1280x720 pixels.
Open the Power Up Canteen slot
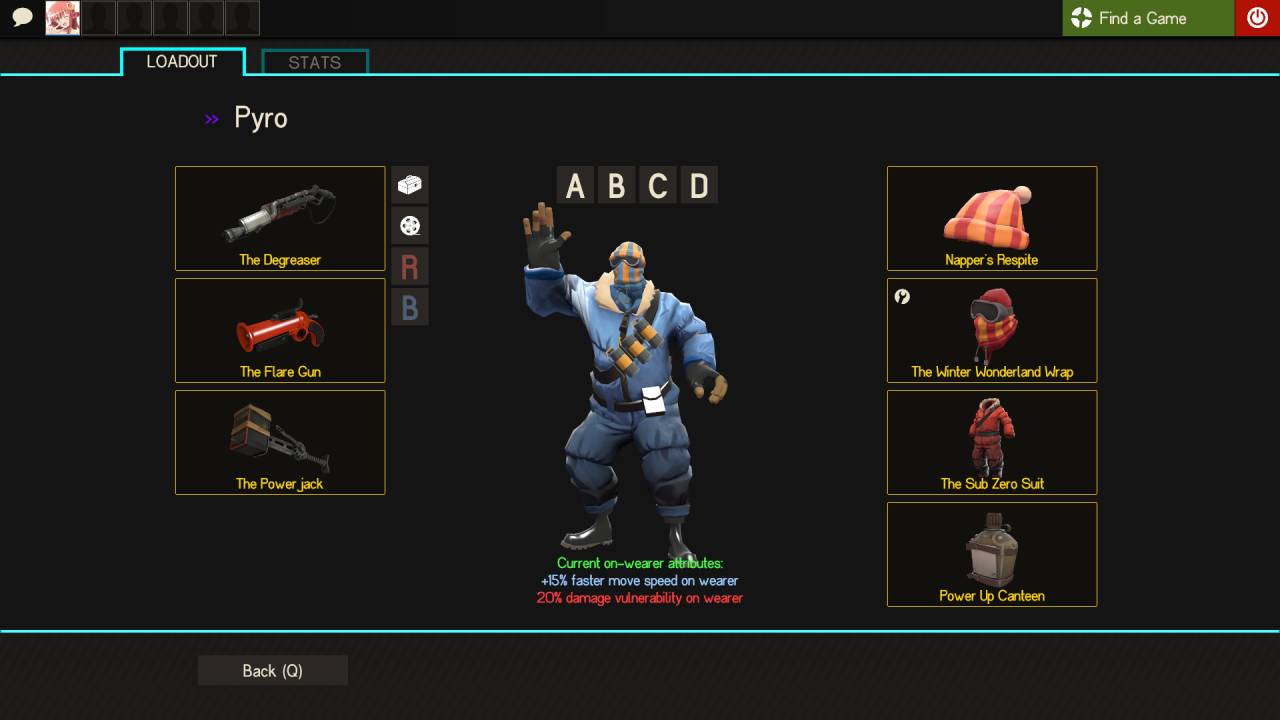coord(992,554)
